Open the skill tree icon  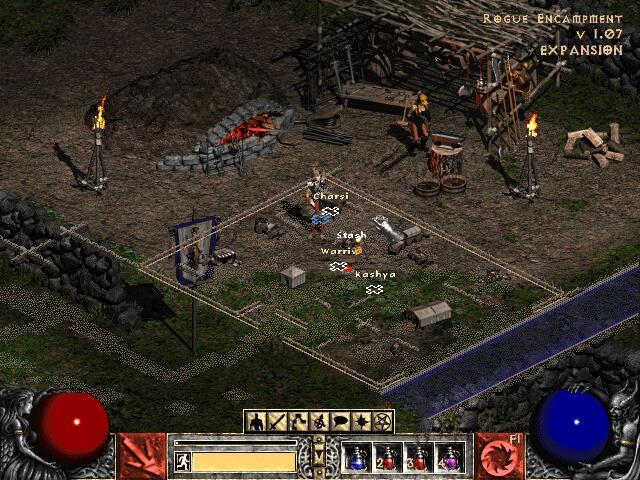click(299, 422)
